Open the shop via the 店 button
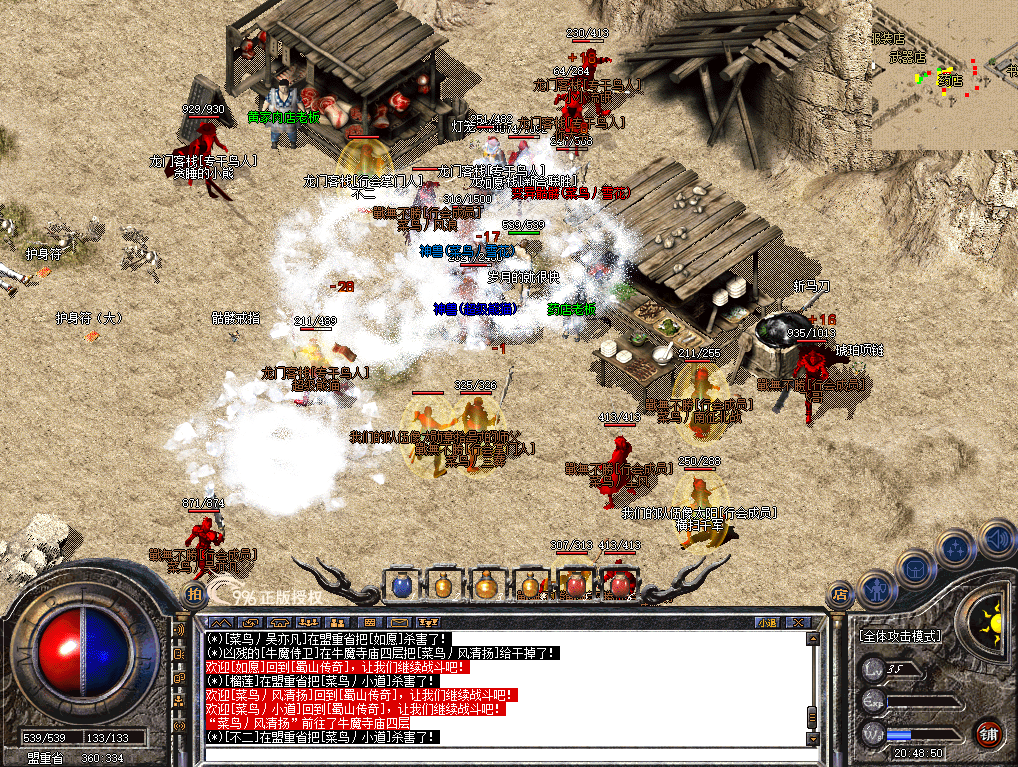The width and height of the screenshot is (1018, 767). click(x=838, y=594)
